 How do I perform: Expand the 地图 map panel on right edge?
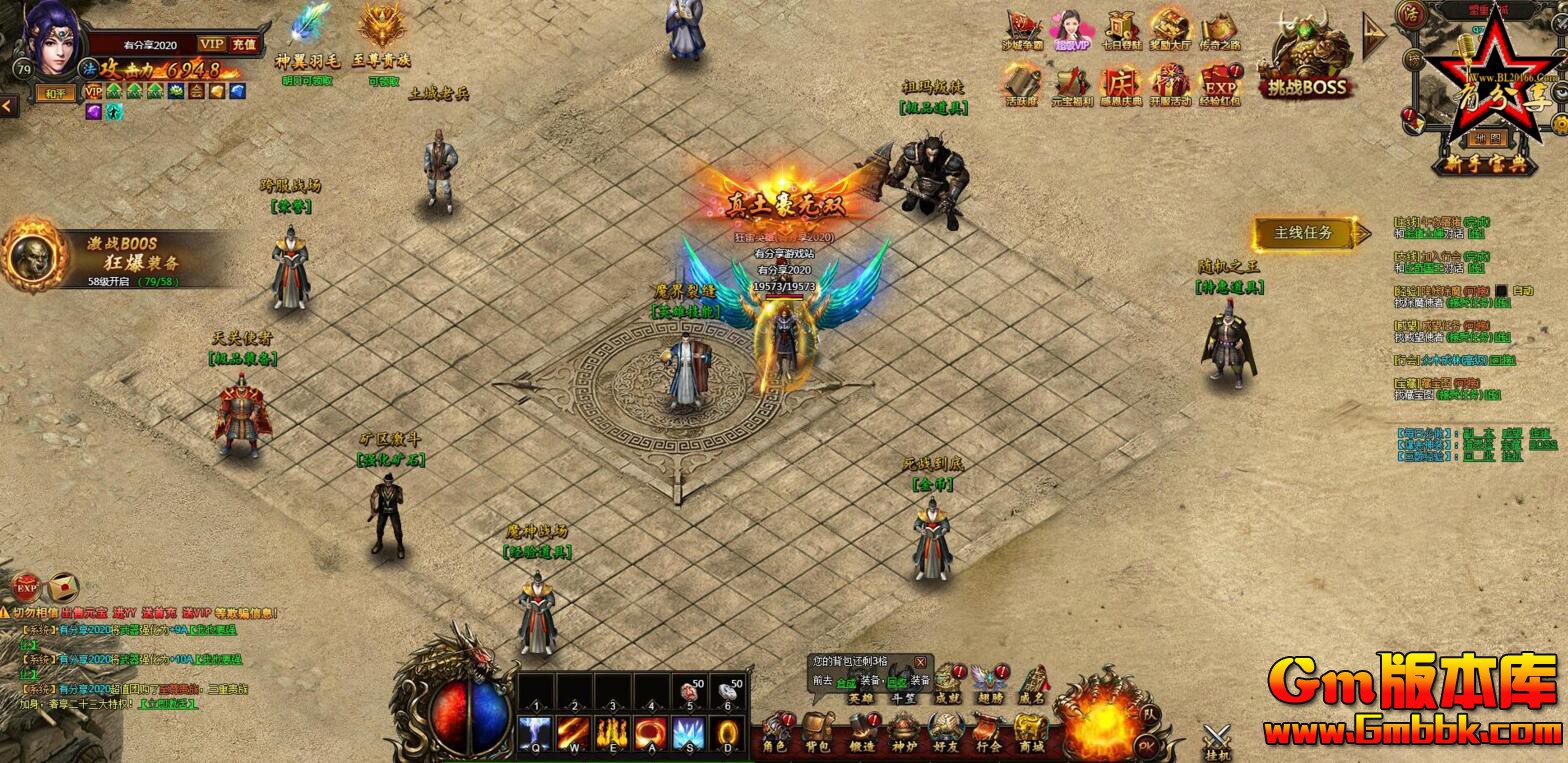pos(1486,138)
